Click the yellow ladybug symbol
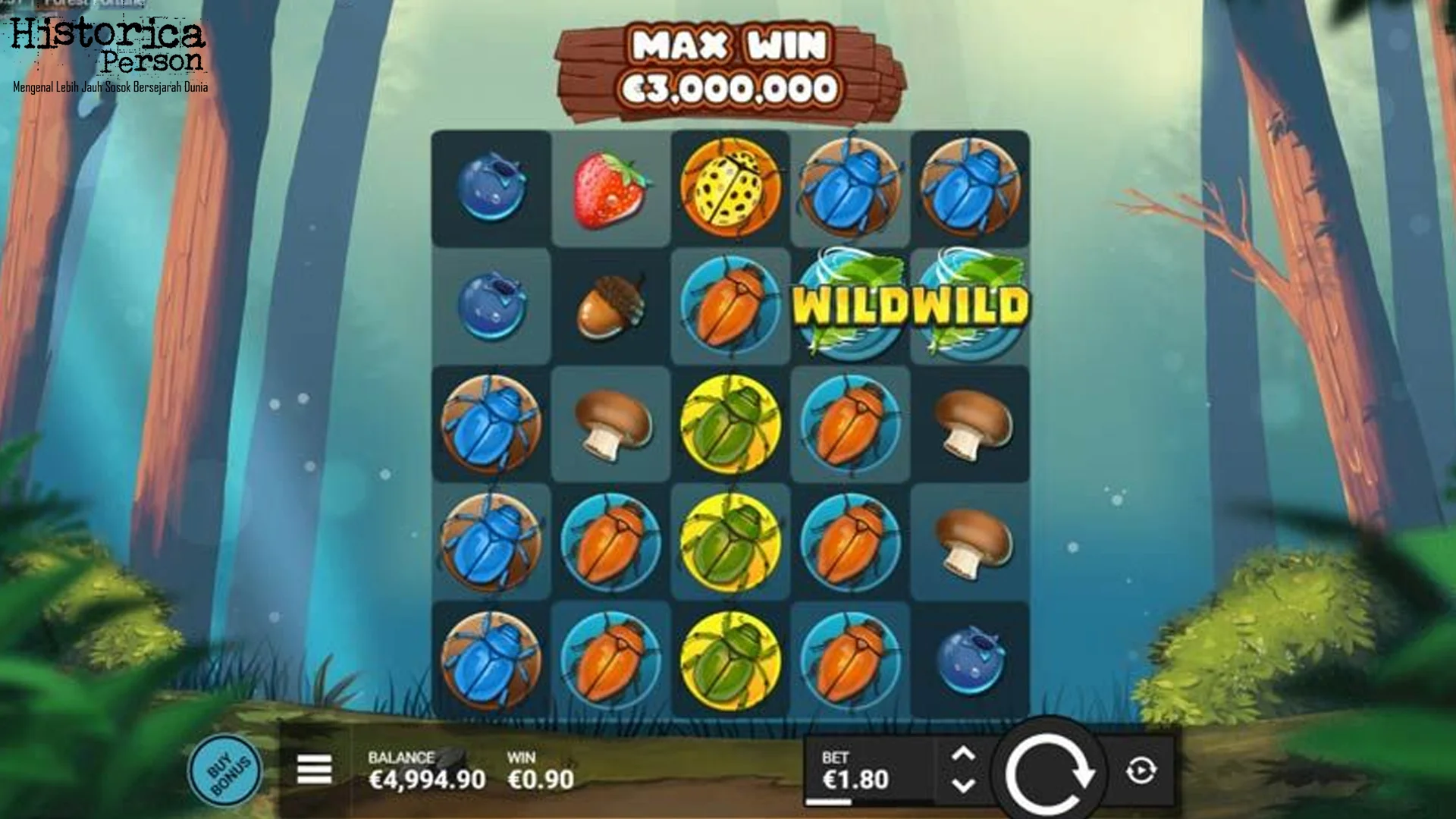The width and height of the screenshot is (1456, 819). point(730,184)
